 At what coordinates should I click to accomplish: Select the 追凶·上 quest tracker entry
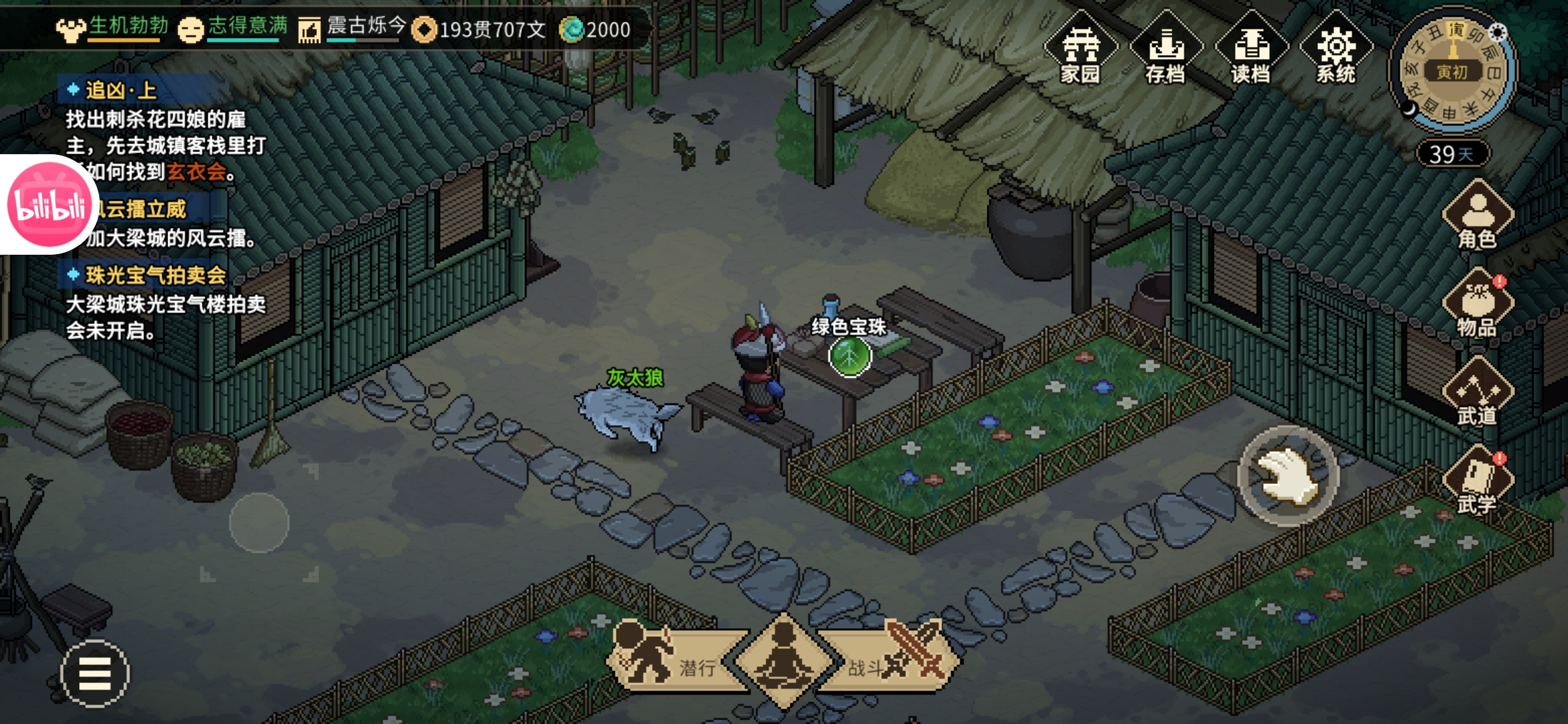coord(121,90)
